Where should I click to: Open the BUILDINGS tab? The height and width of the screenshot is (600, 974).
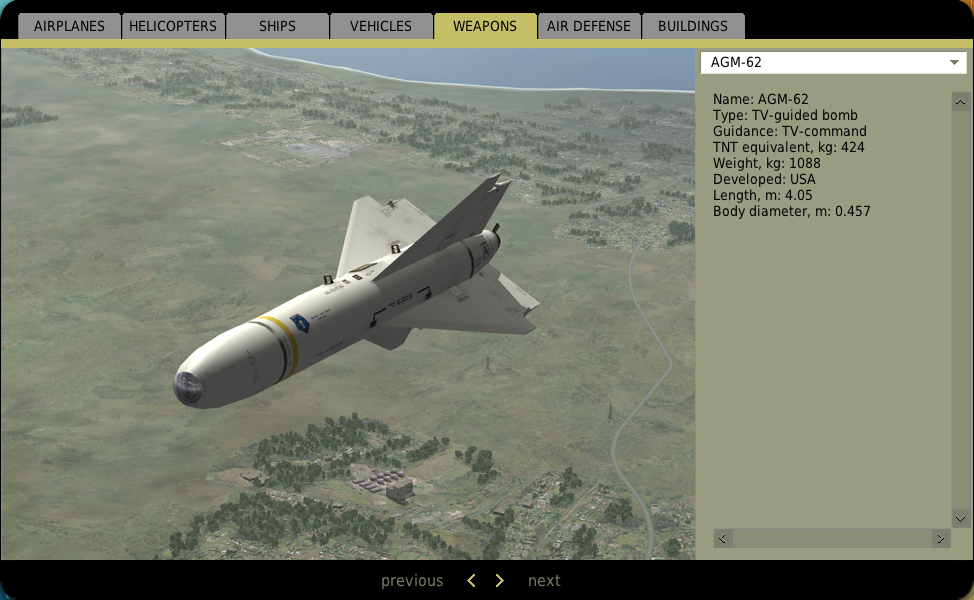pos(693,26)
